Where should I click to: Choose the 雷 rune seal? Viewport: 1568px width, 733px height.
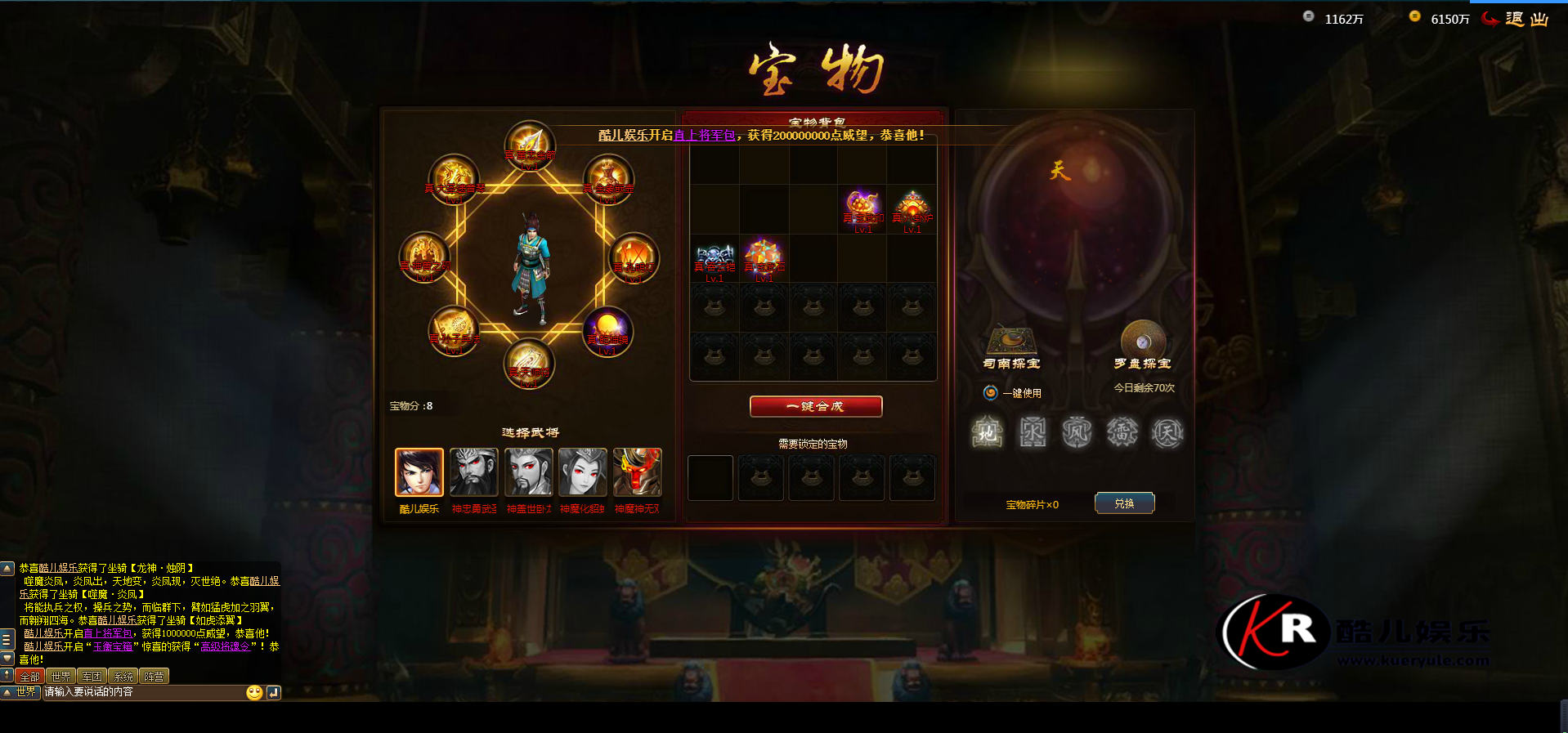pyautogui.click(x=1122, y=432)
